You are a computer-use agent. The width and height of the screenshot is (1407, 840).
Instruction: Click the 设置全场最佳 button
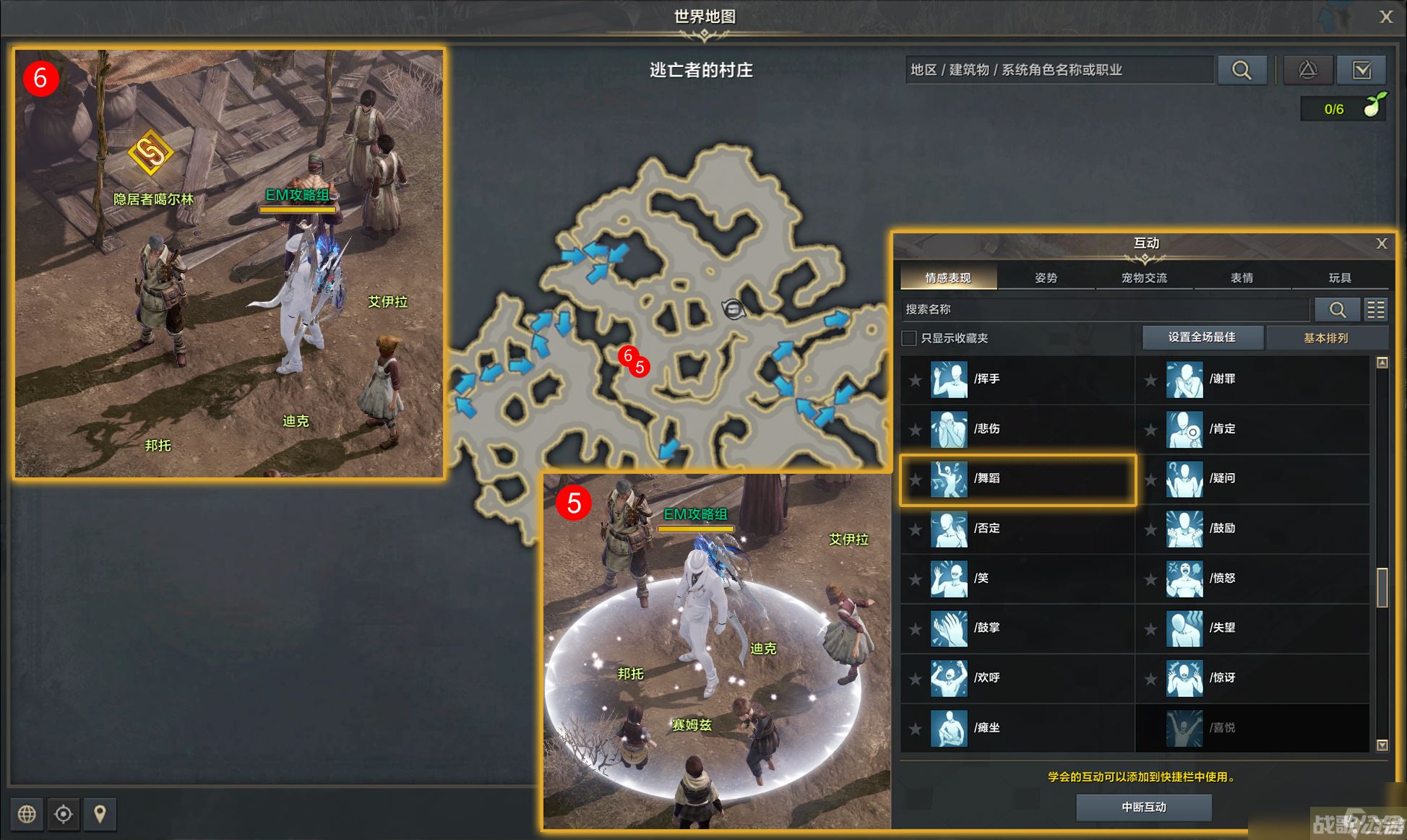pos(1202,337)
